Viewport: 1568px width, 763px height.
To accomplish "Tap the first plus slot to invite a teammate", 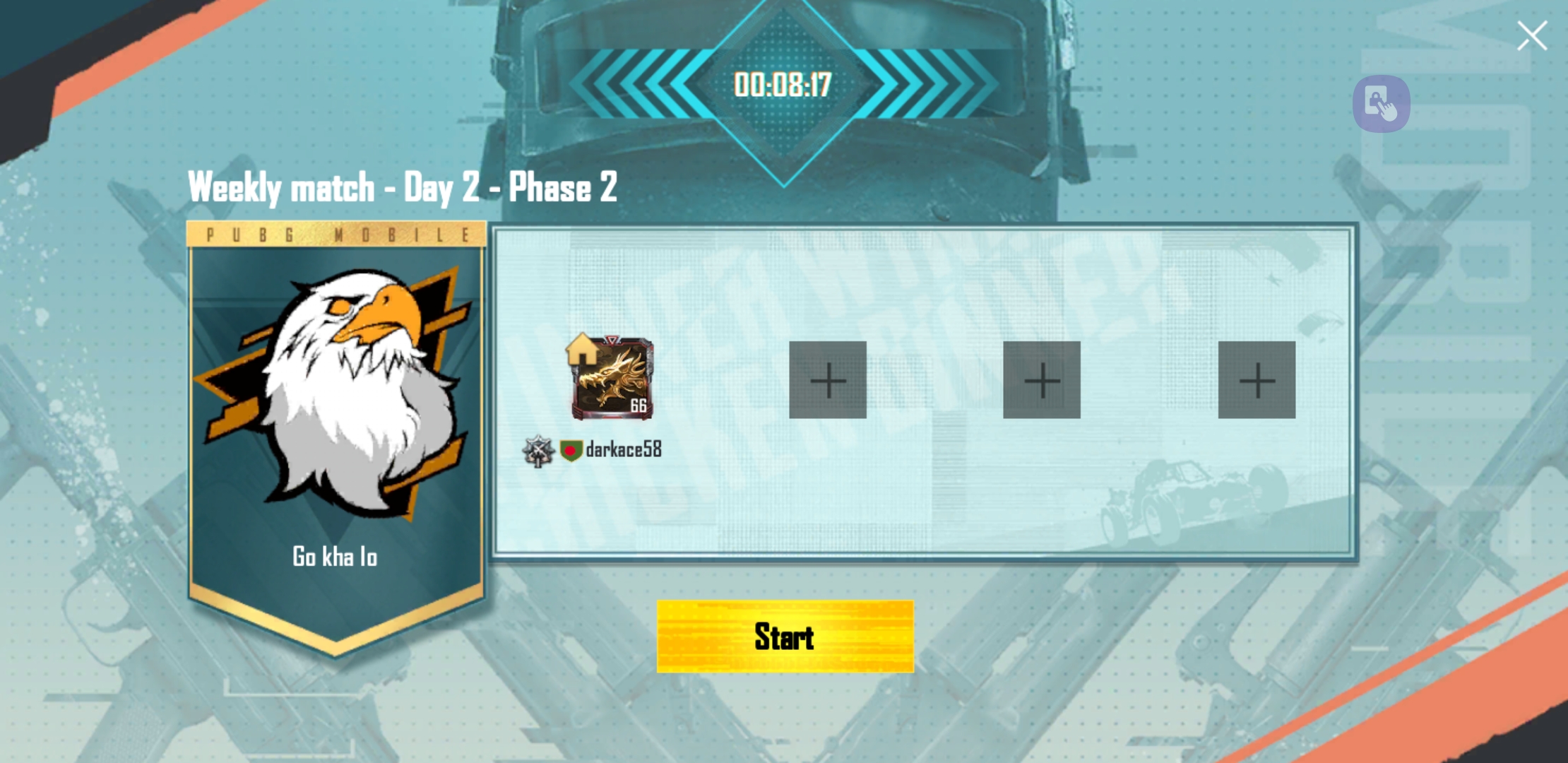I will (828, 381).
